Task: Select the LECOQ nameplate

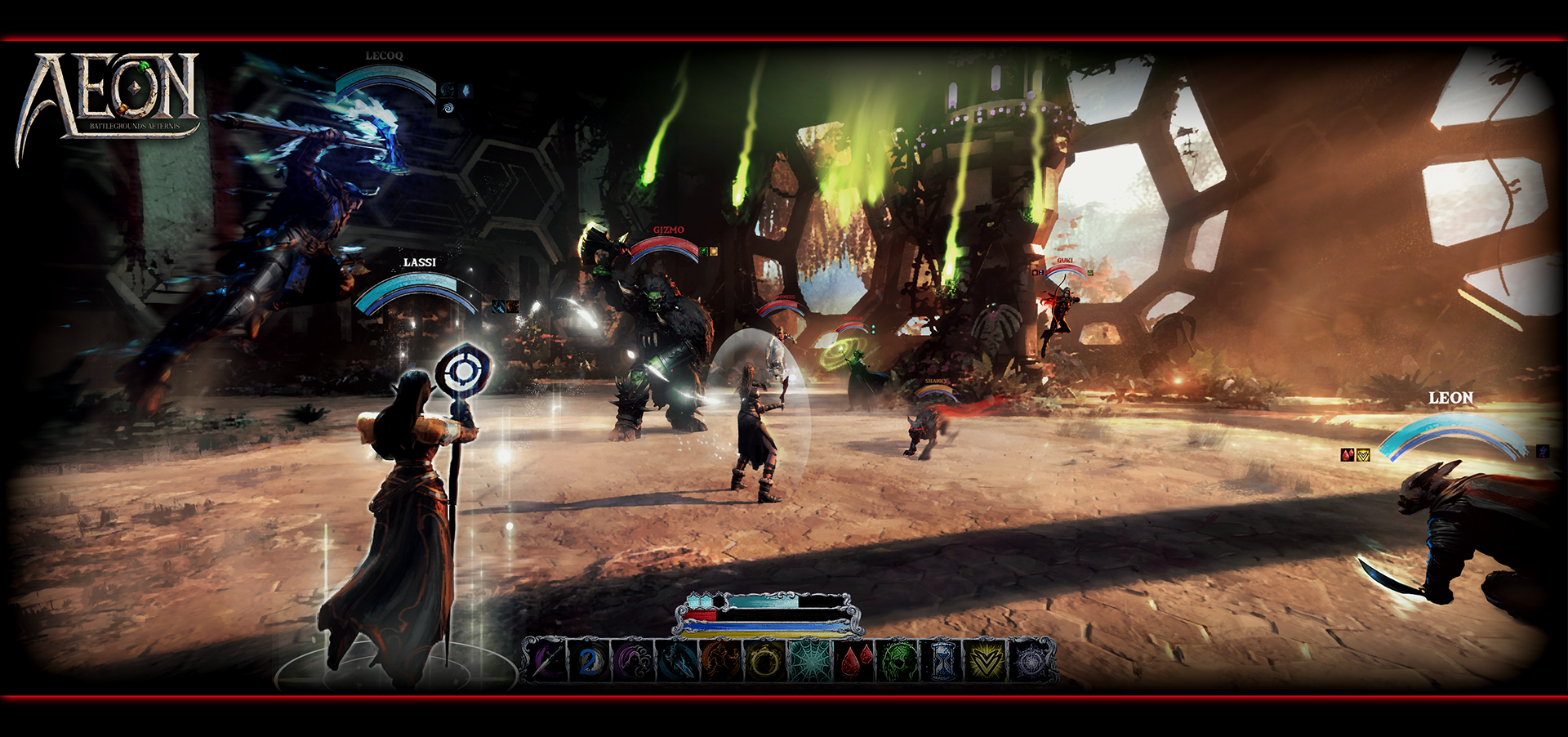Action: pos(384,56)
